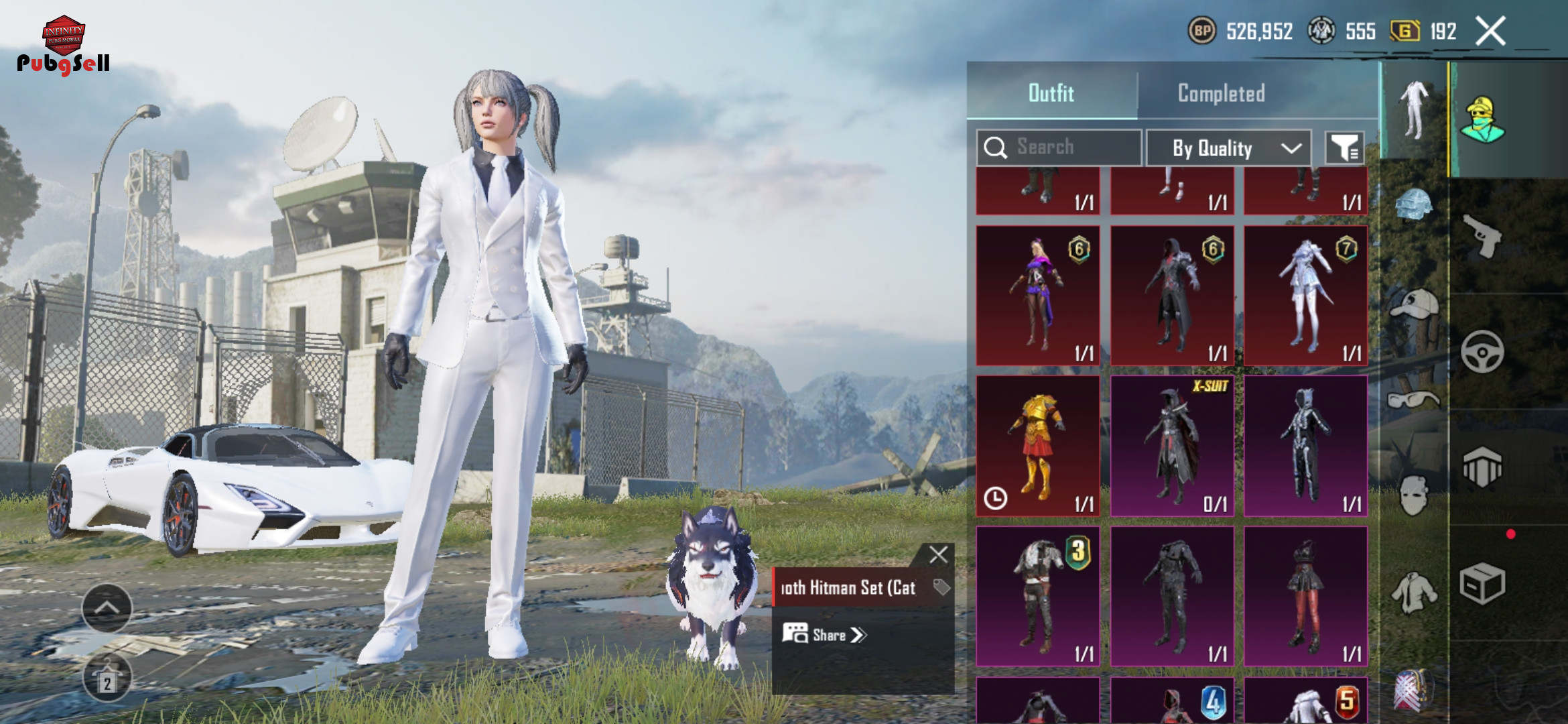Open the filter options button
Viewport: 1568px width, 724px height.
coord(1344,148)
